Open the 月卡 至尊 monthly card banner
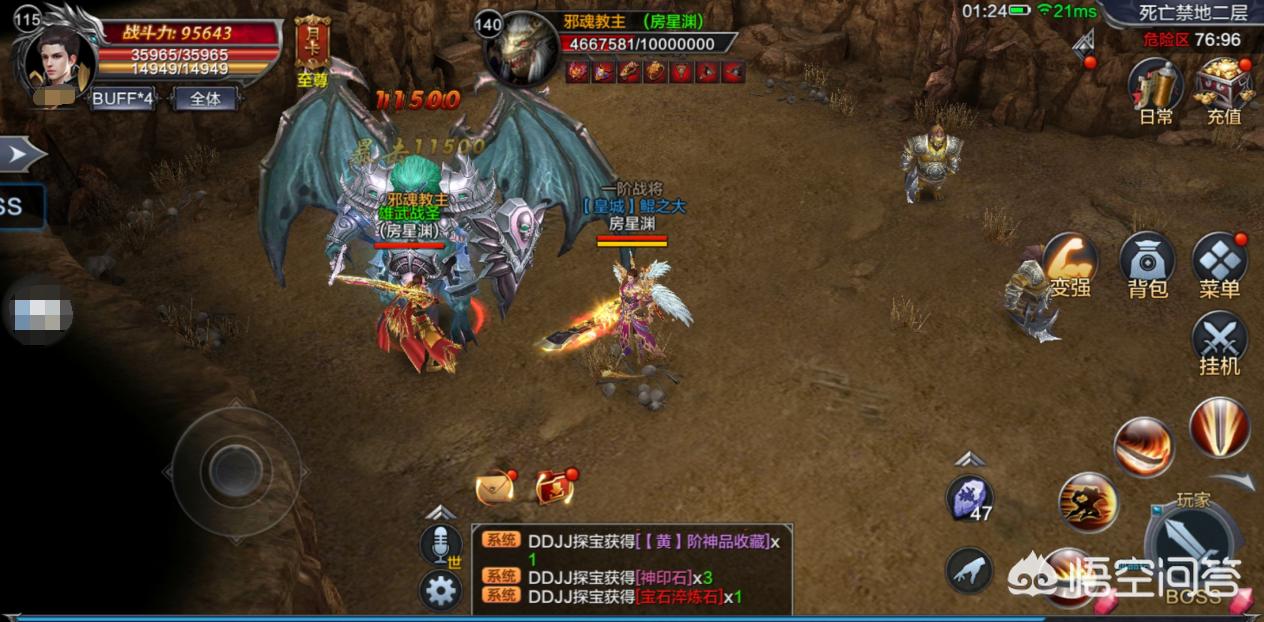 (313, 50)
